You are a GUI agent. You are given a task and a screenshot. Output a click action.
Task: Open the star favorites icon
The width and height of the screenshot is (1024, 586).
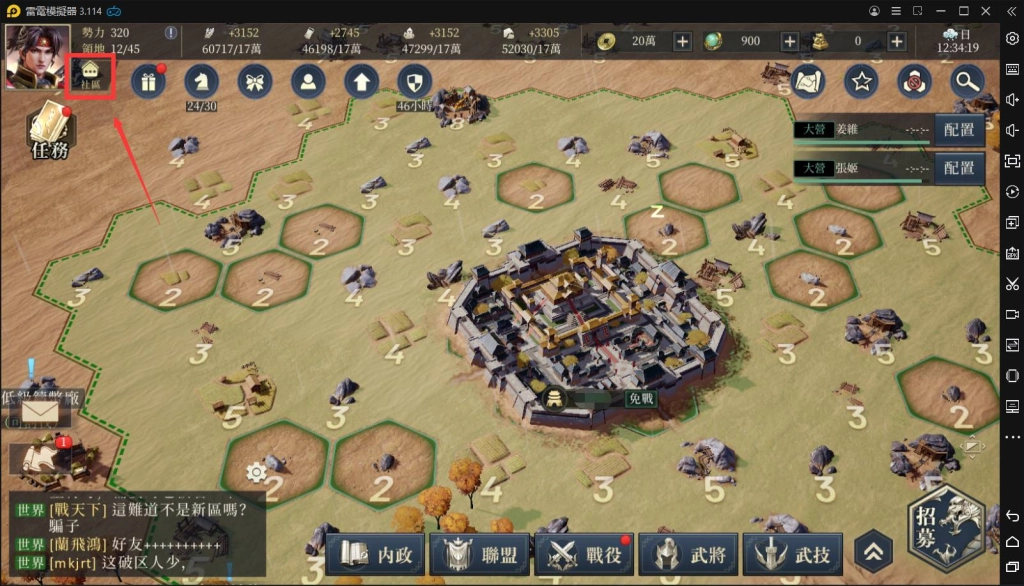pyautogui.click(x=861, y=81)
